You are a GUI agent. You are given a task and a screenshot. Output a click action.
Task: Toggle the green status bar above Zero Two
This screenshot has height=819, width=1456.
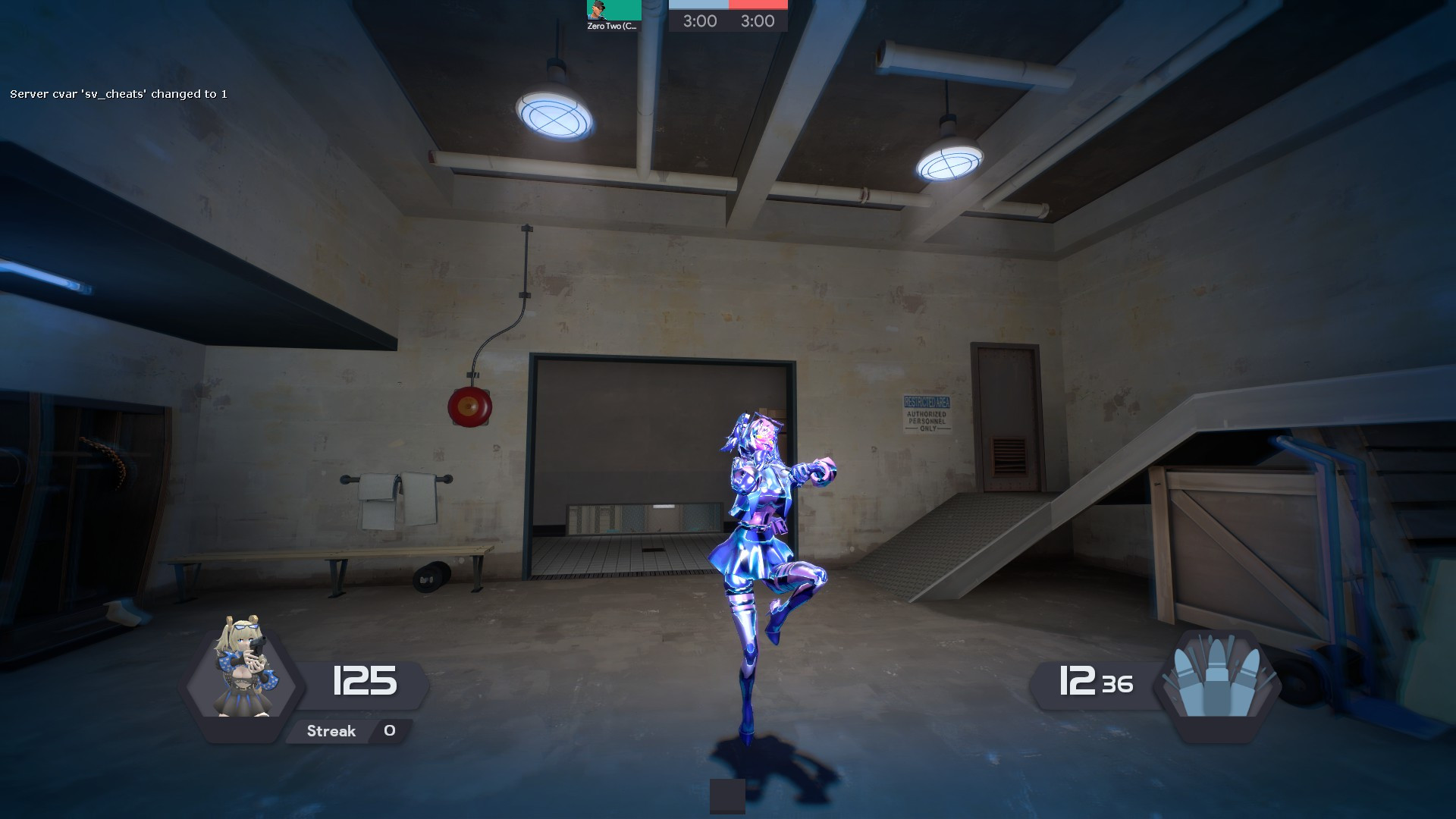pyautogui.click(x=623, y=9)
